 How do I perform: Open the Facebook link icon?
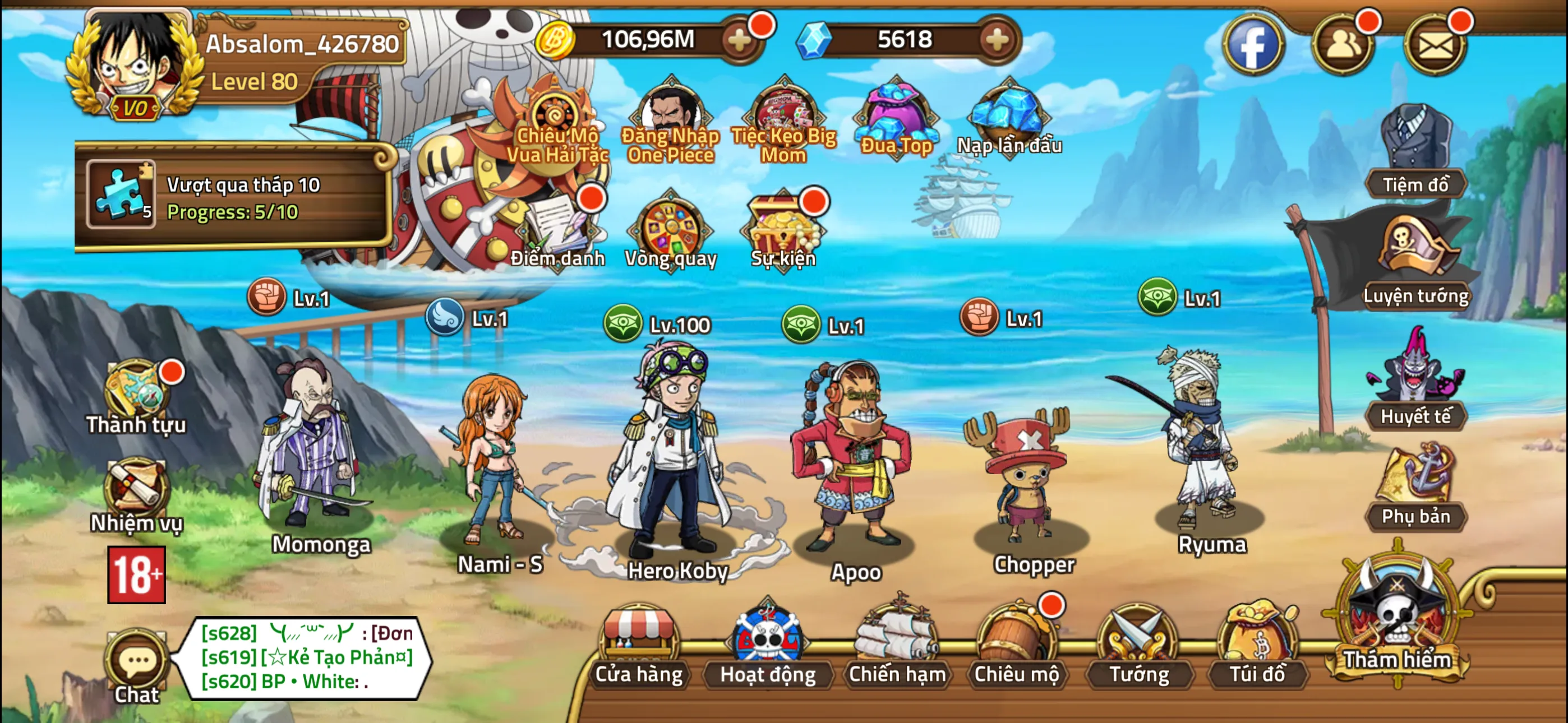[1253, 44]
